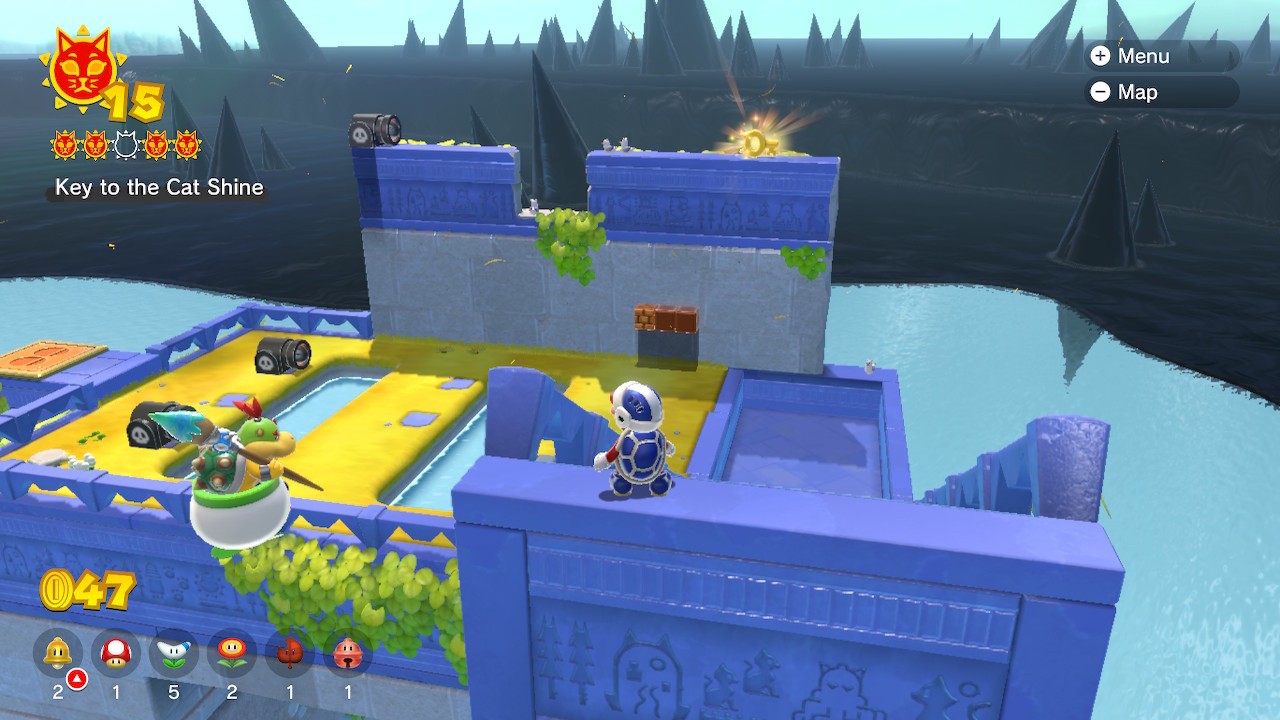Open the Menu button
This screenshot has height=720, width=1280.
(x=1130, y=56)
